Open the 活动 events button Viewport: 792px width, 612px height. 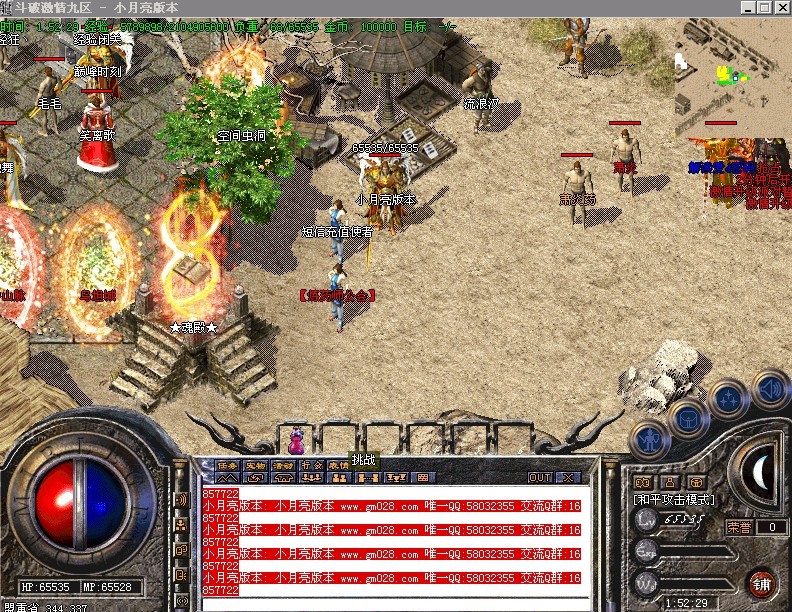pyautogui.click(x=284, y=465)
